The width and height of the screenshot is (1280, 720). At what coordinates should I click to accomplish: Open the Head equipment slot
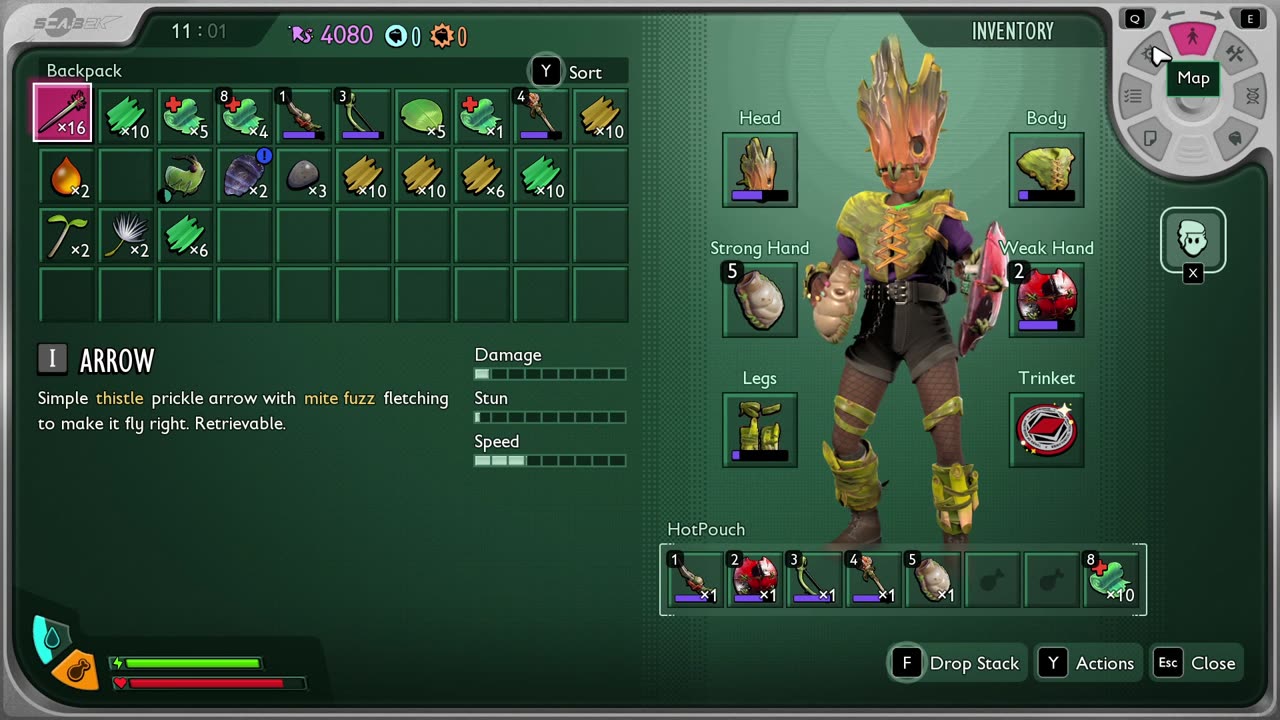760,170
